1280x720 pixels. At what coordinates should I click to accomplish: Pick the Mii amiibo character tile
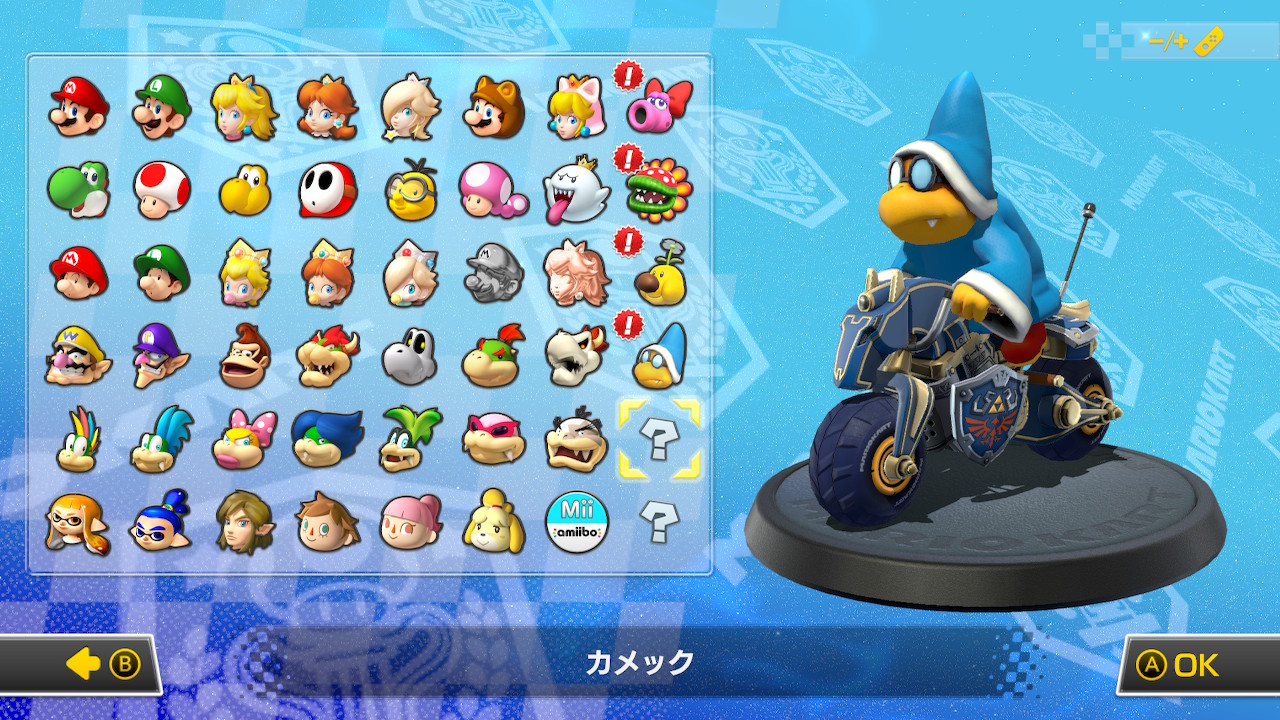pos(576,521)
